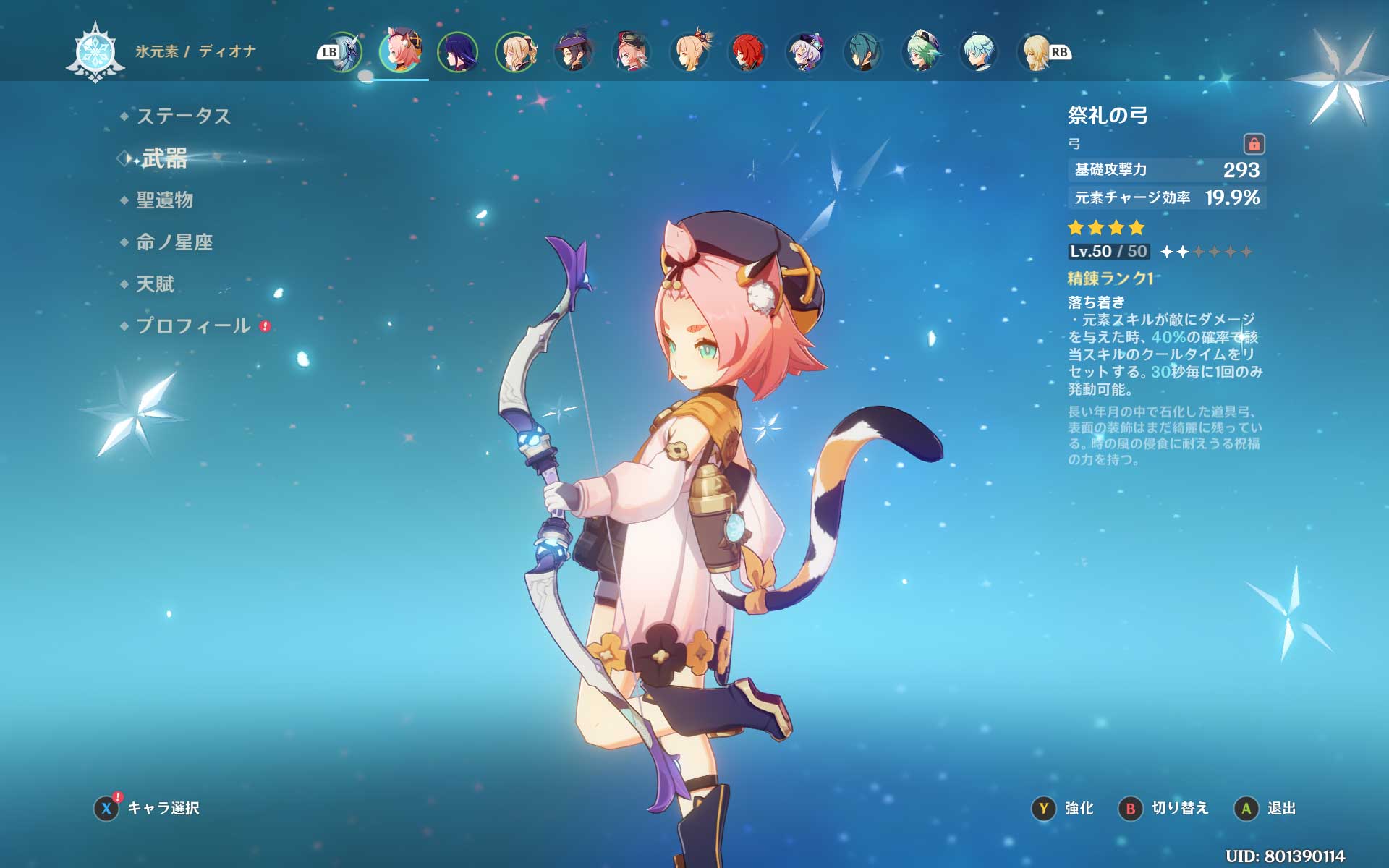The height and width of the screenshot is (868, 1389).
Task: Pick Qiqi's portrait with purple hat
Action: [805, 51]
